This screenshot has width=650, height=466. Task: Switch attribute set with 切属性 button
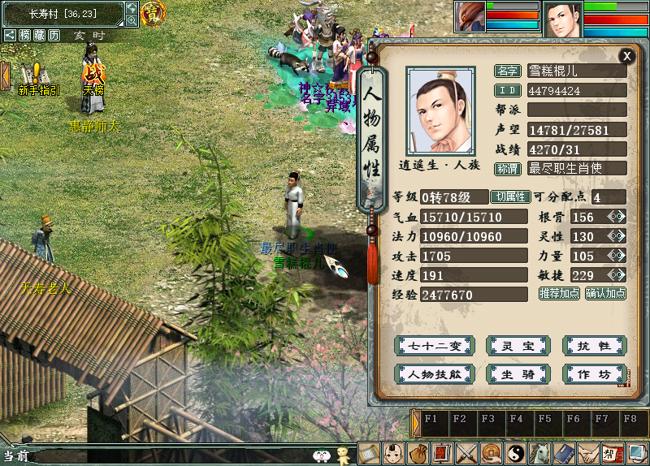510,197
